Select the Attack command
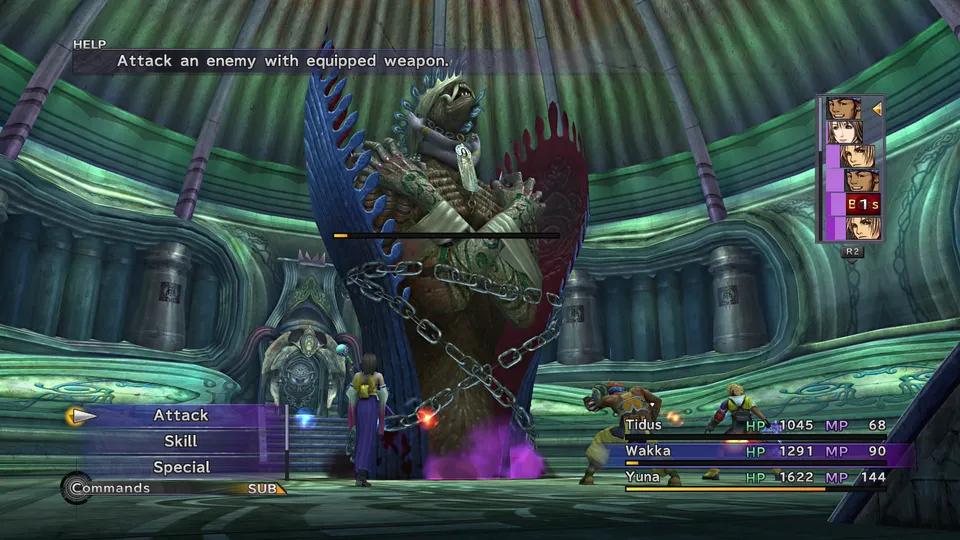960x540 pixels. (x=181, y=415)
